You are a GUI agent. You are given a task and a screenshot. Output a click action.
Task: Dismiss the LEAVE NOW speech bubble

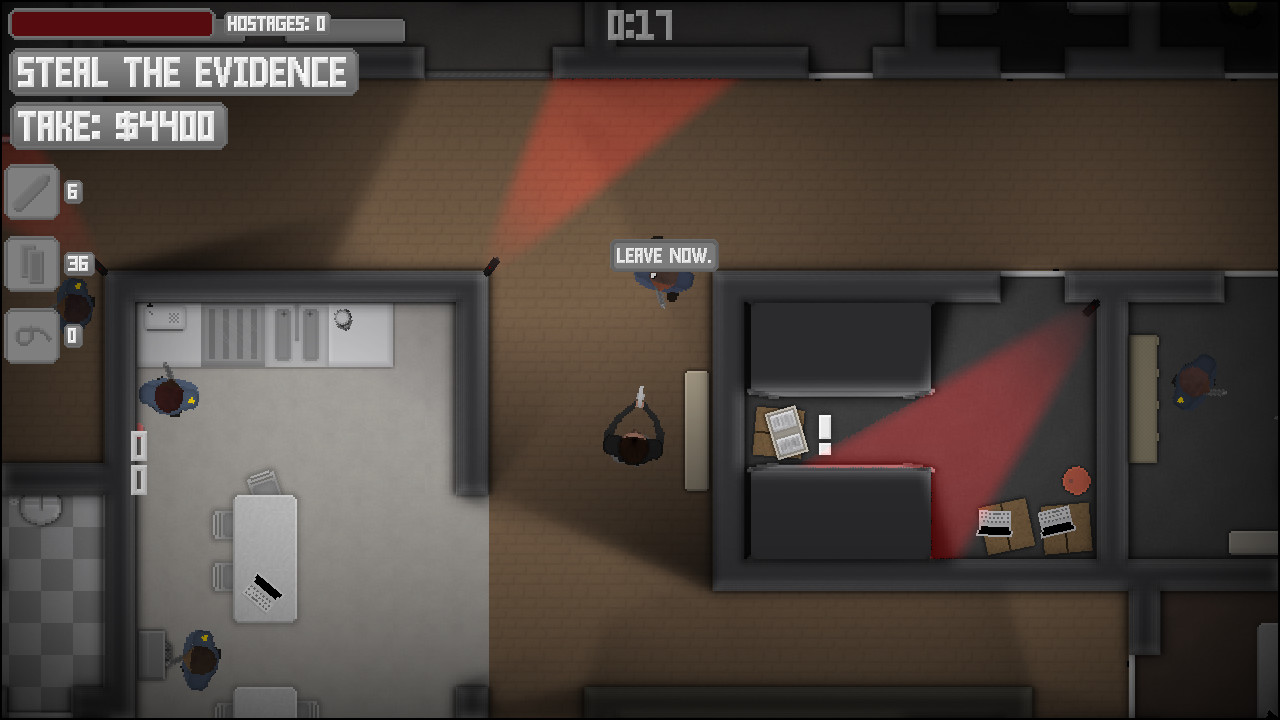click(664, 256)
